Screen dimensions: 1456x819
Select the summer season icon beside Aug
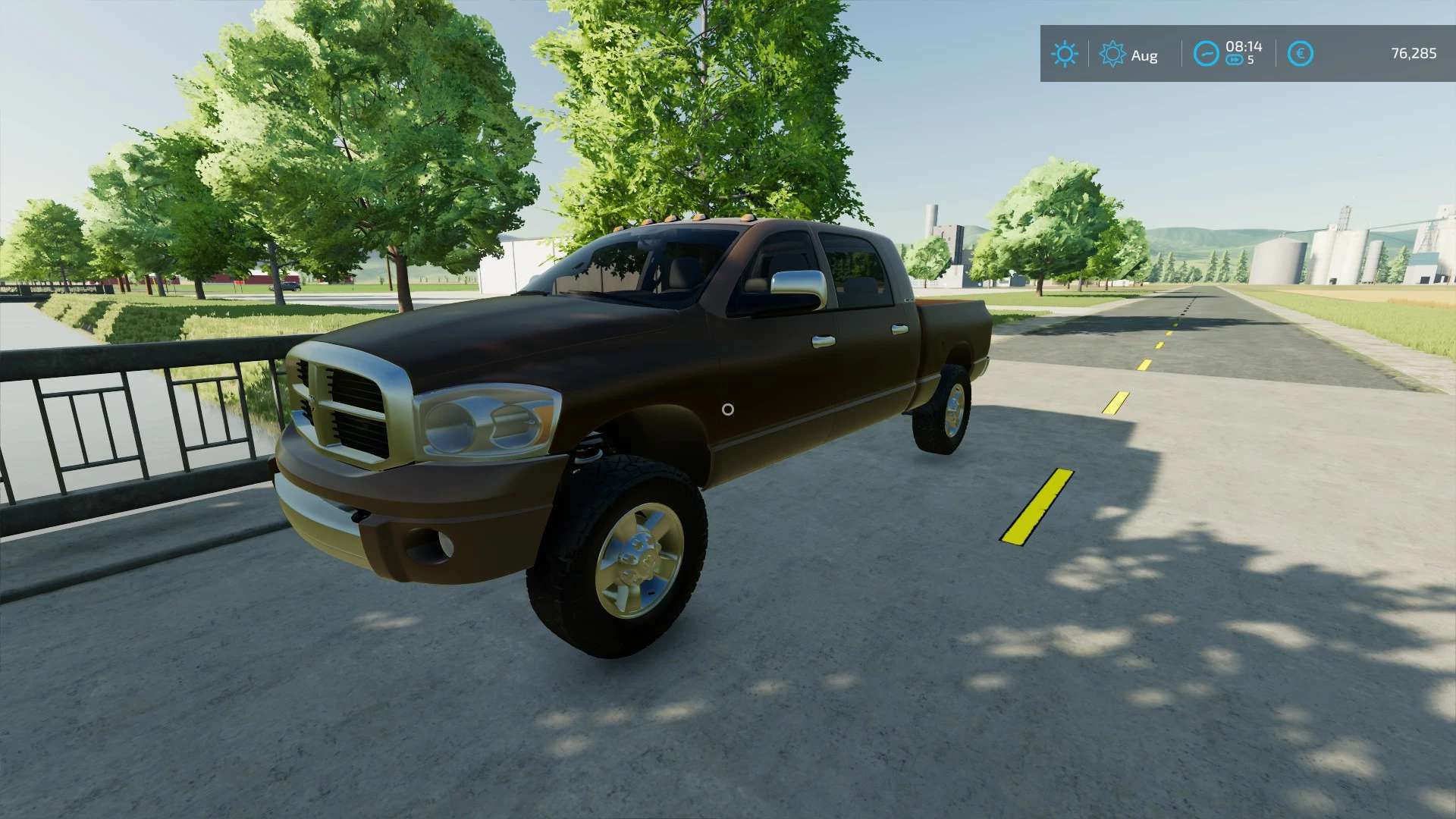coord(1112,54)
